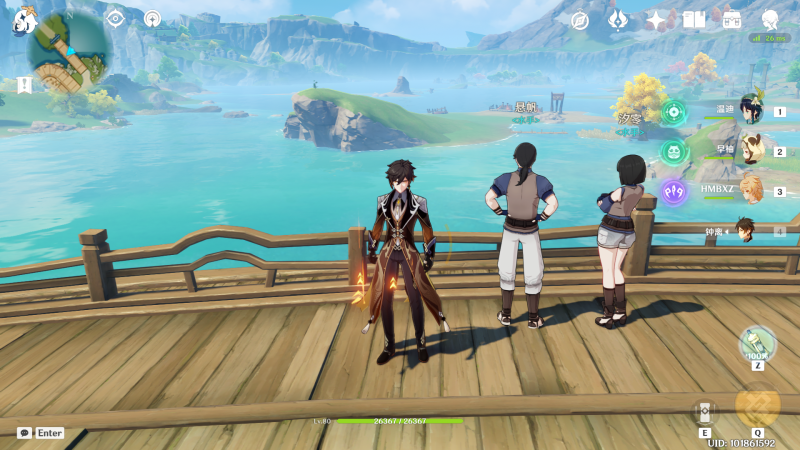Viewport: 800px width, 450px height.
Task: Activate Zhongli's golden elemental burst
Action: pos(757,406)
